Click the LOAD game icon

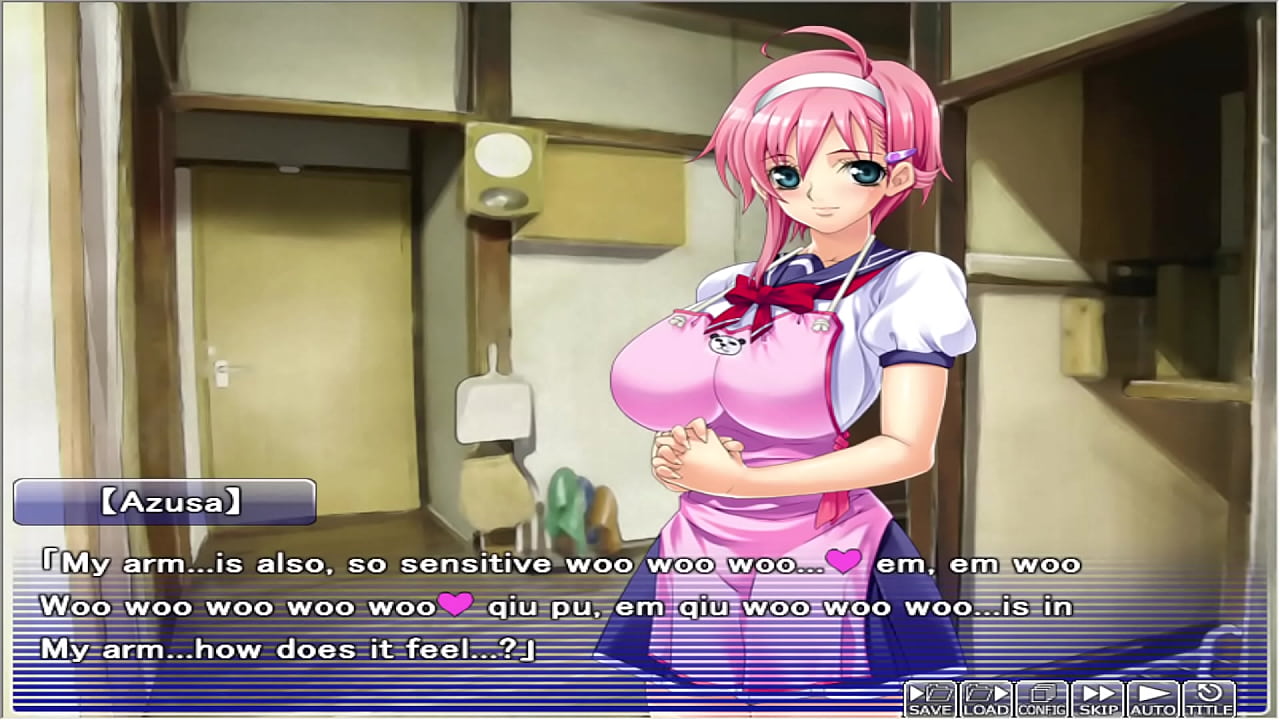click(x=985, y=700)
